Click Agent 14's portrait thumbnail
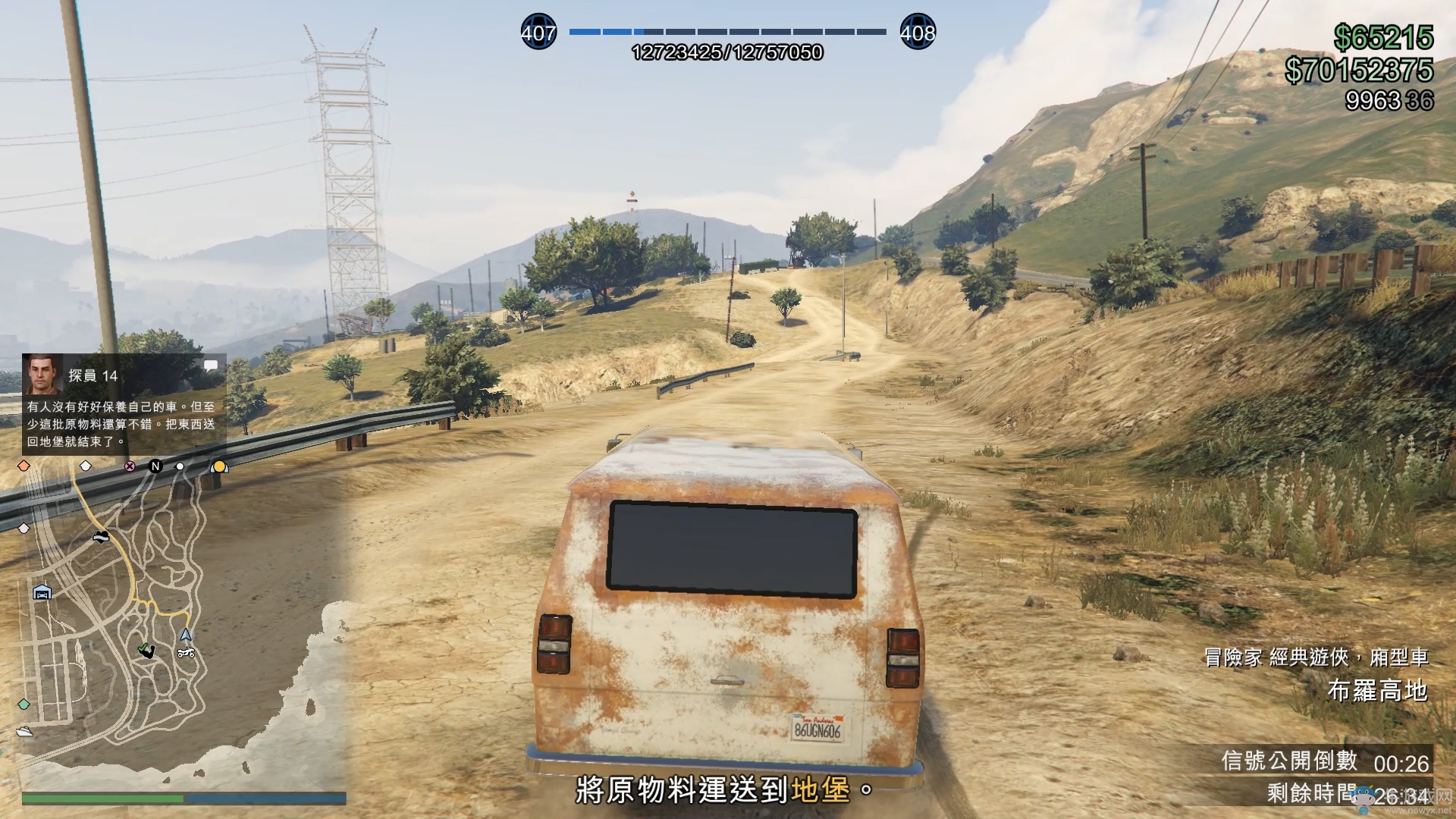The height and width of the screenshot is (819, 1456). pyautogui.click(x=42, y=374)
